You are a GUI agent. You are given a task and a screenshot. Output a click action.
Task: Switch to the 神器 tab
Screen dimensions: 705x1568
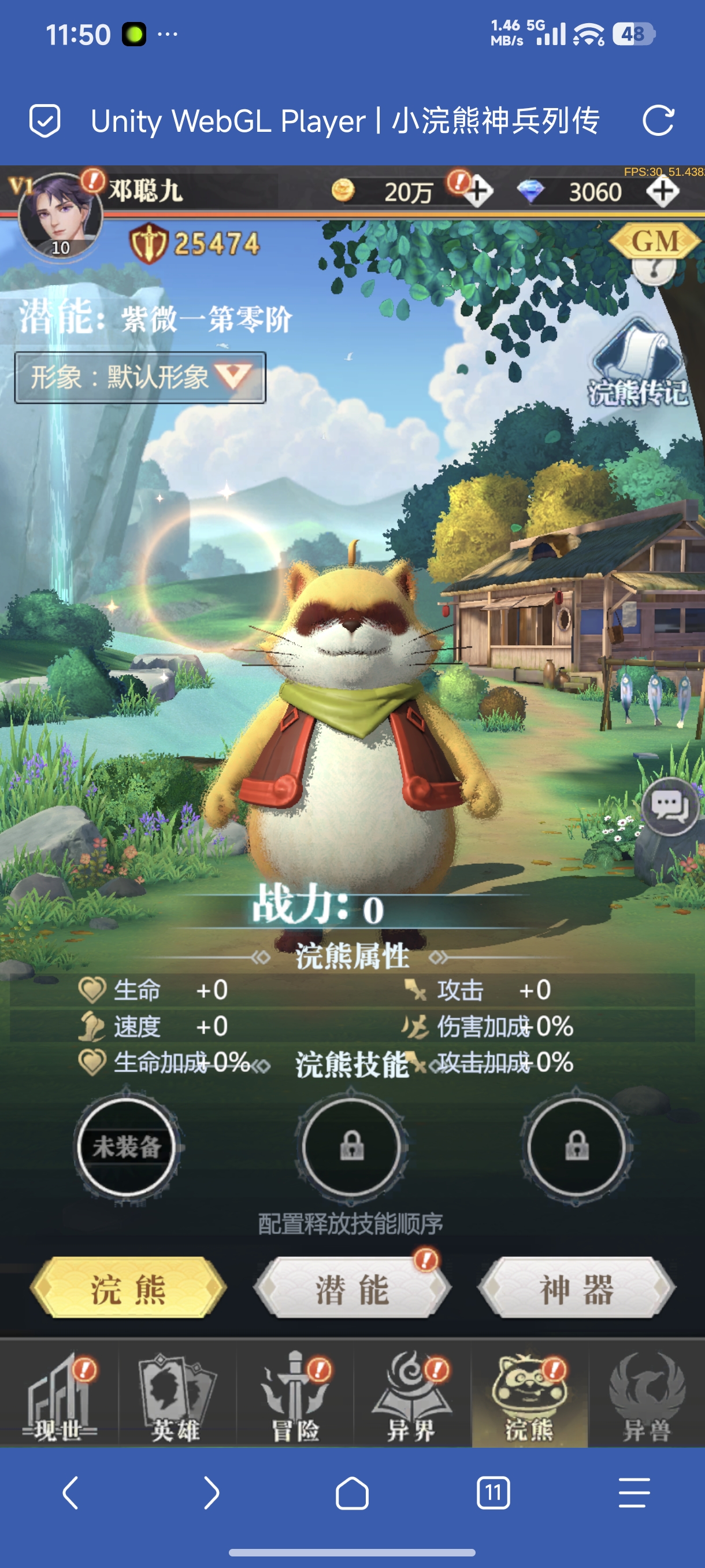pyautogui.click(x=576, y=1288)
